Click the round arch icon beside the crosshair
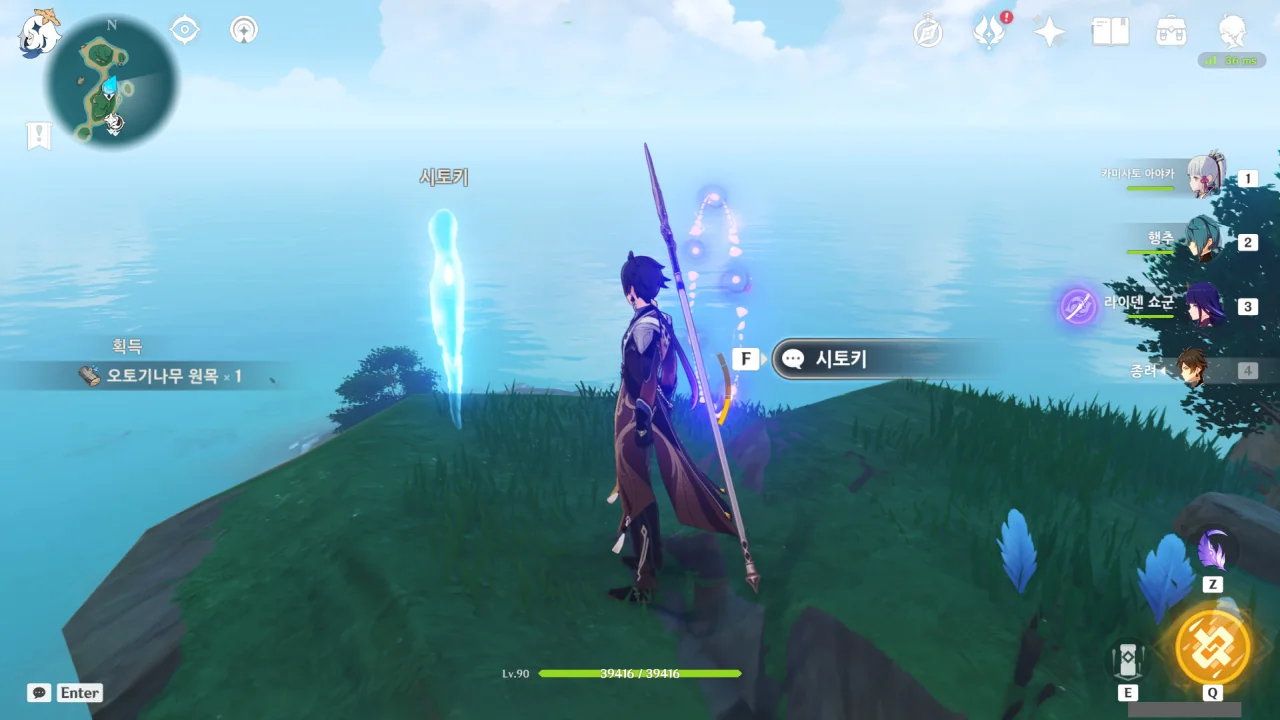Image resolution: width=1280 pixels, height=720 pixels. pyautogui.click(x=243, y=30)
